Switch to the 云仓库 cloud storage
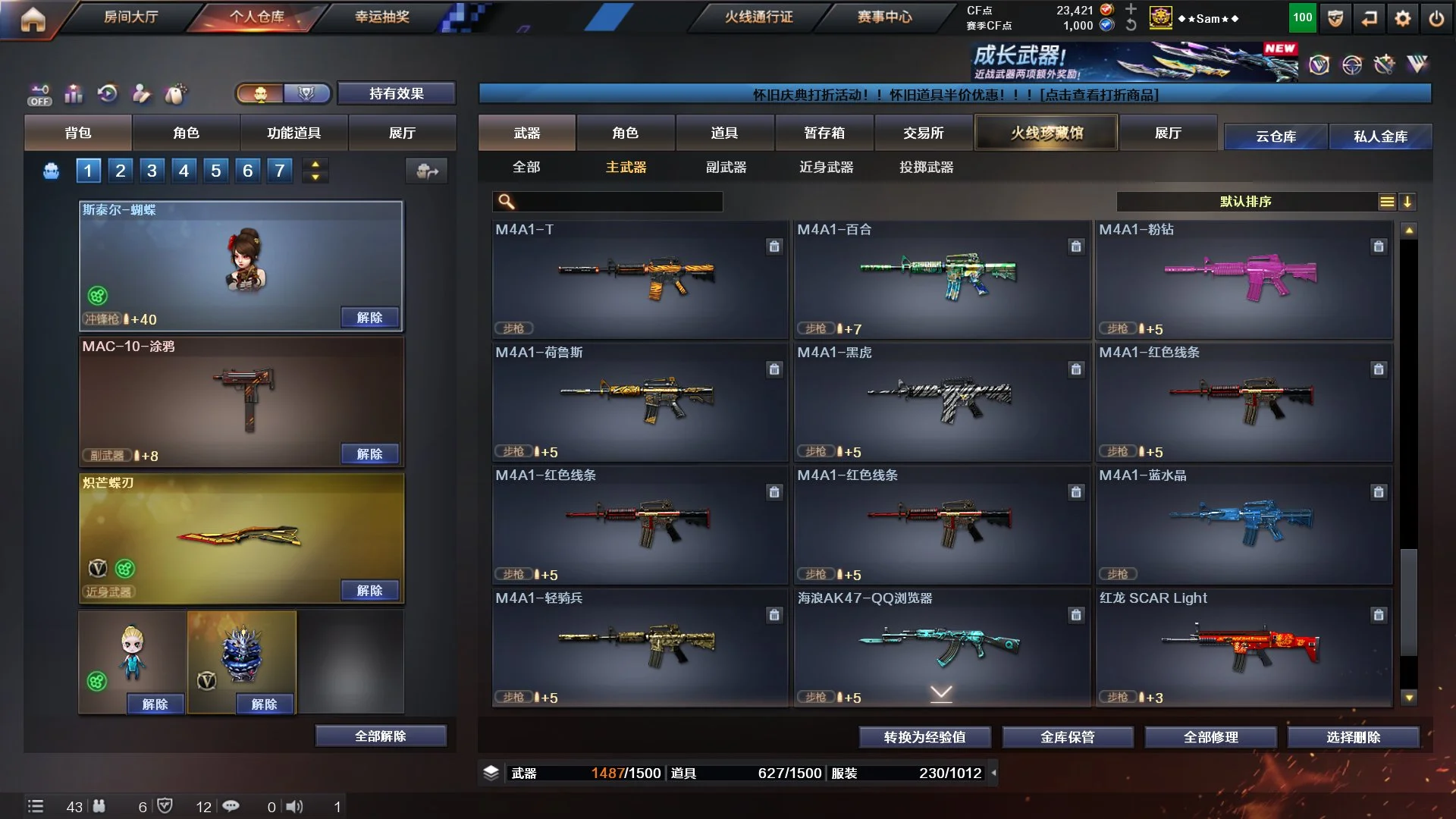The height and width of the screenshot is (819, 1456). (1276, 136)
